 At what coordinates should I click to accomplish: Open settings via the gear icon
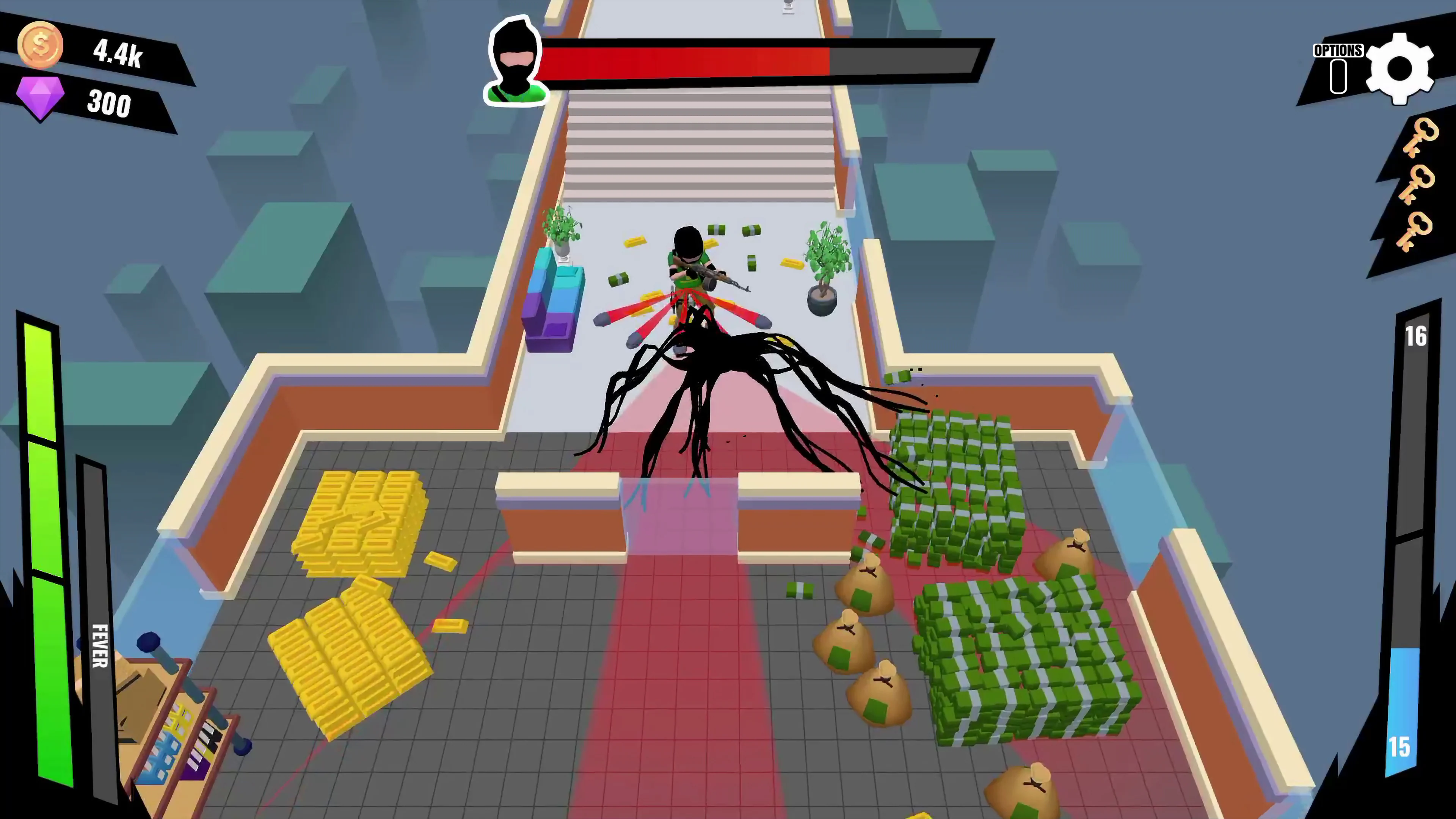click(x=1400, y=68)
